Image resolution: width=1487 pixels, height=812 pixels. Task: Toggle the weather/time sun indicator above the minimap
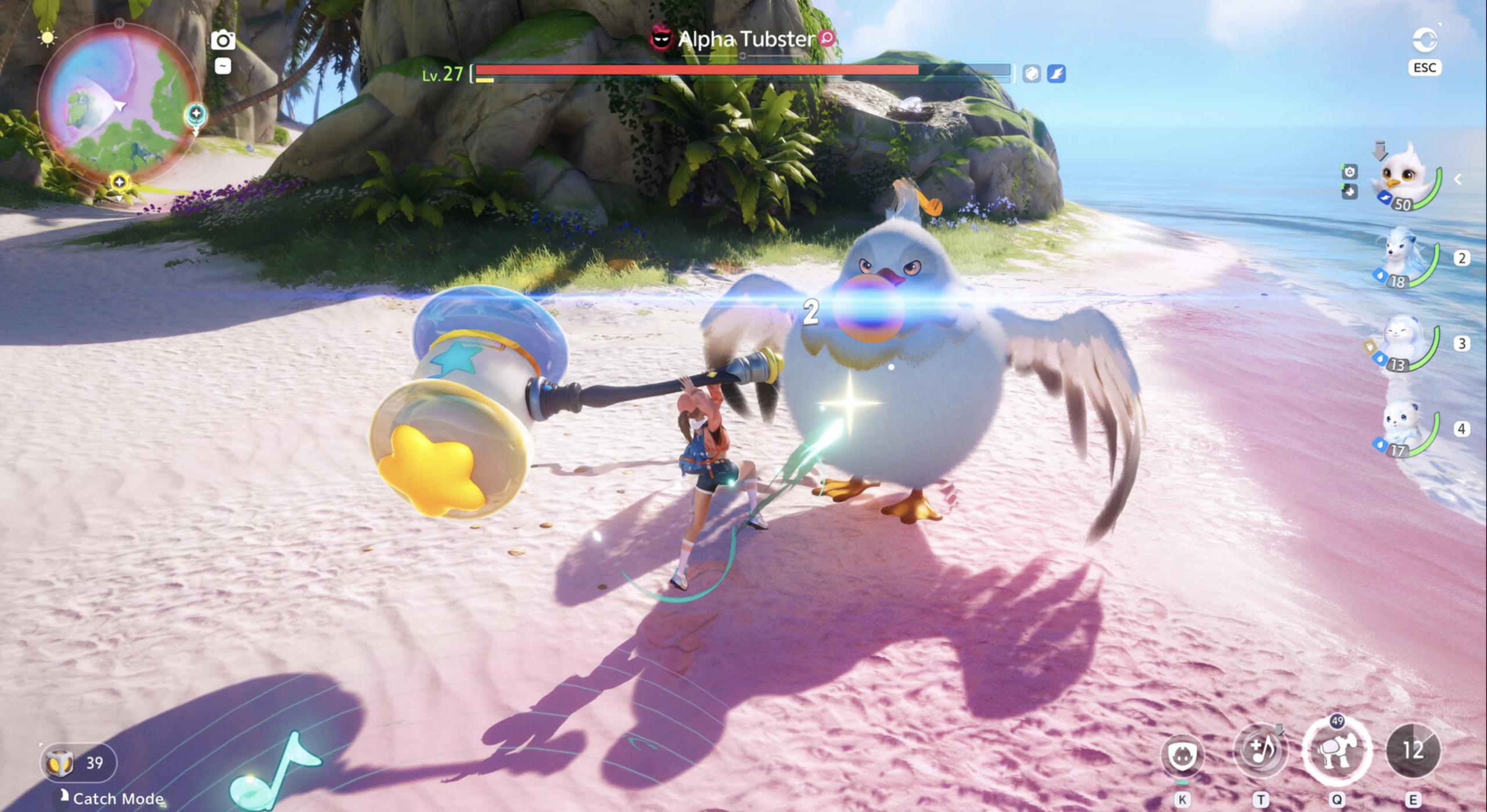(x=46, y=38)
